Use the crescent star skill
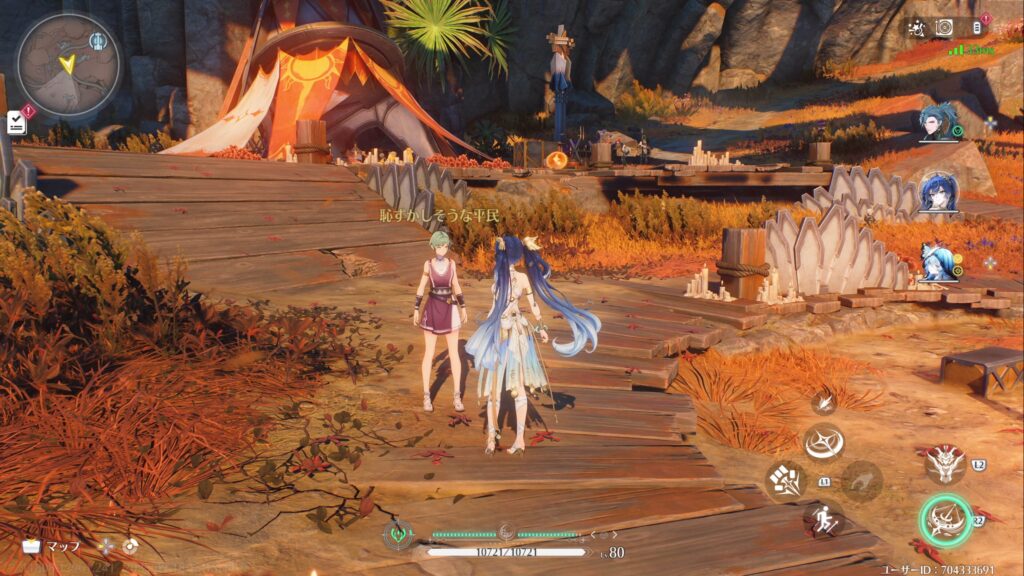This screenshot has height=576, width=1024. click(x=823, y=442)
